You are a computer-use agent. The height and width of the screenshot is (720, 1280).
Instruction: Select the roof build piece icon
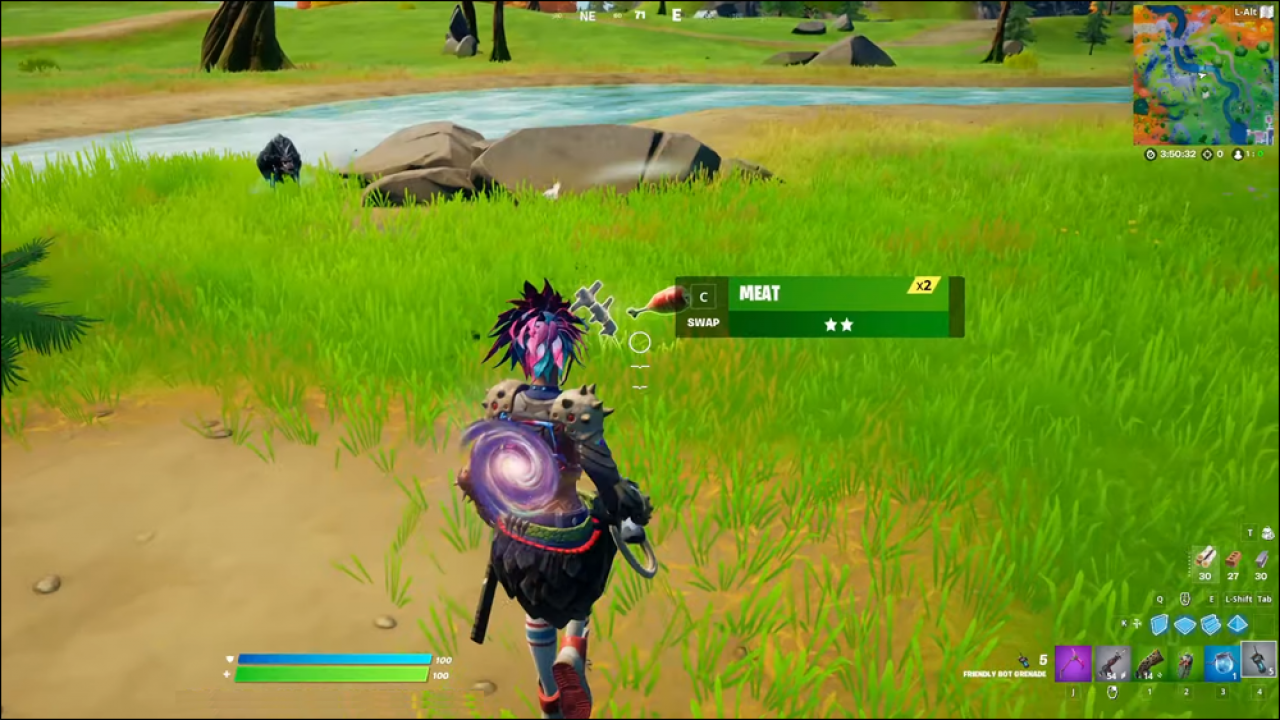click(1237, 624)
